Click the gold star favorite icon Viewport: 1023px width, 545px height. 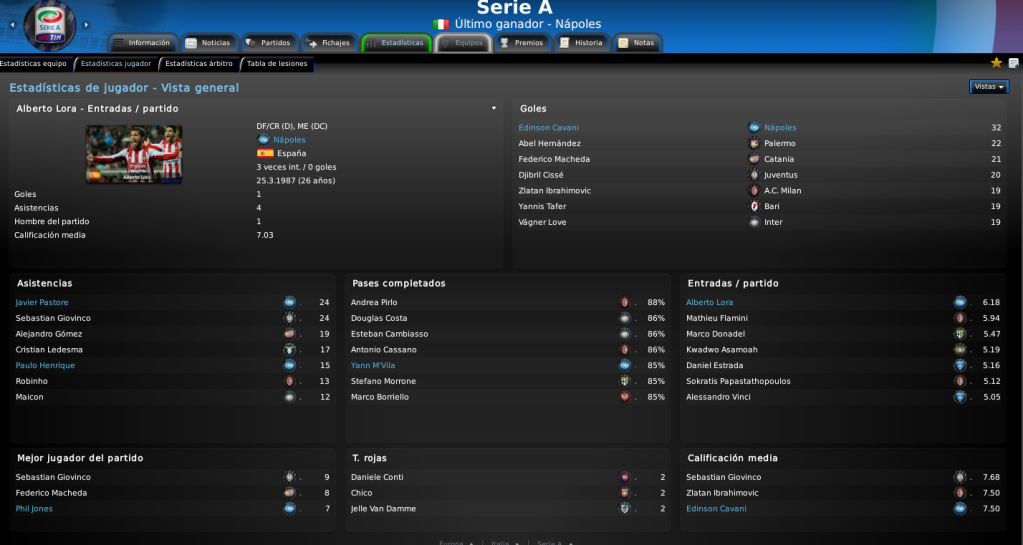tap(996, 63)
